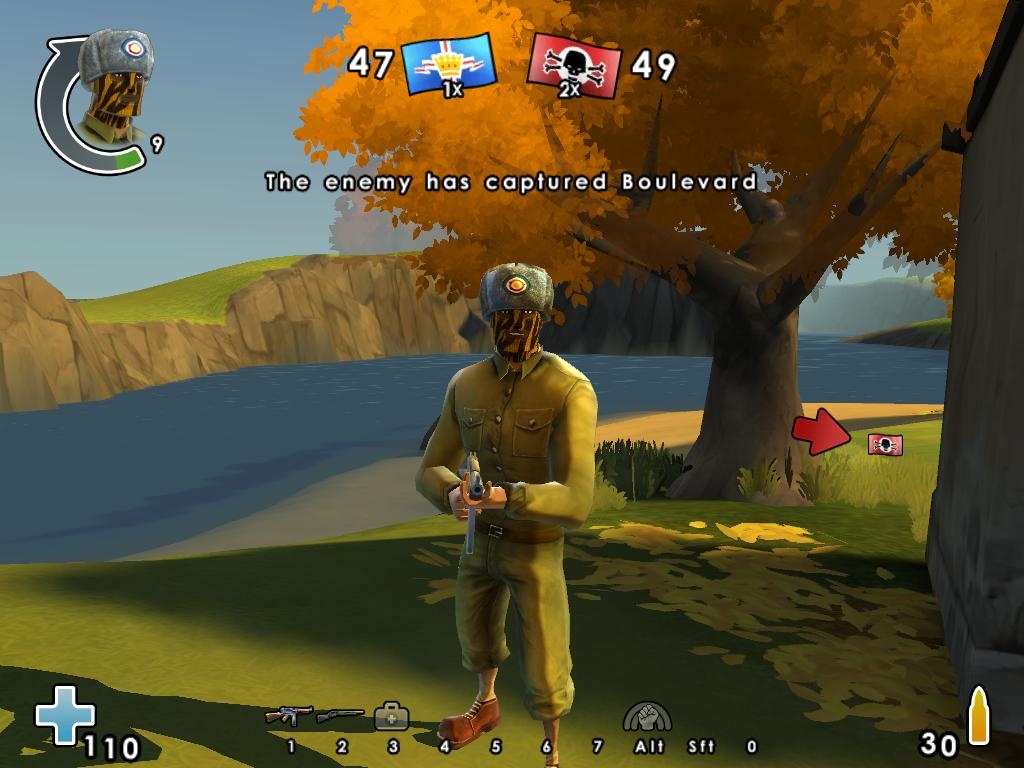The width and height of the screenshot is (1024, 768).
Task: Select the red National team skull flag
Action: [x=573, y=66]
